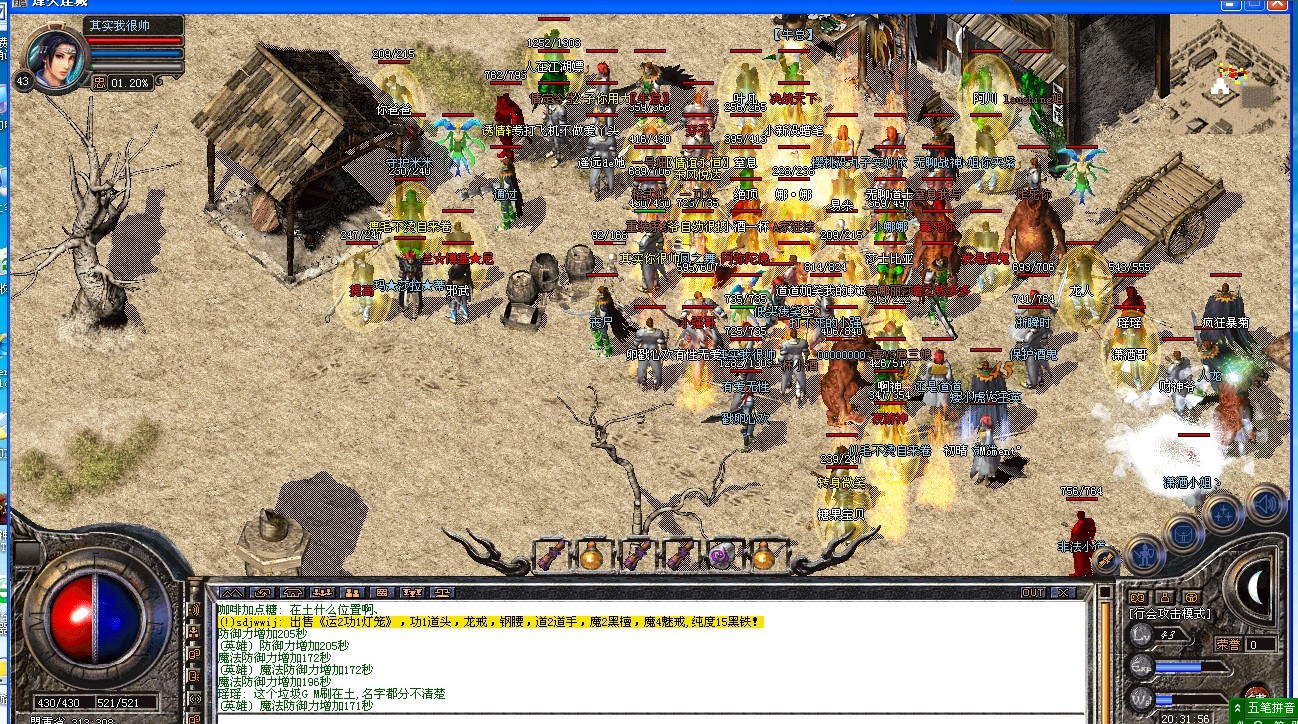Open the magic skills window button
The image size is (1298, 724).
[1223, 513]
